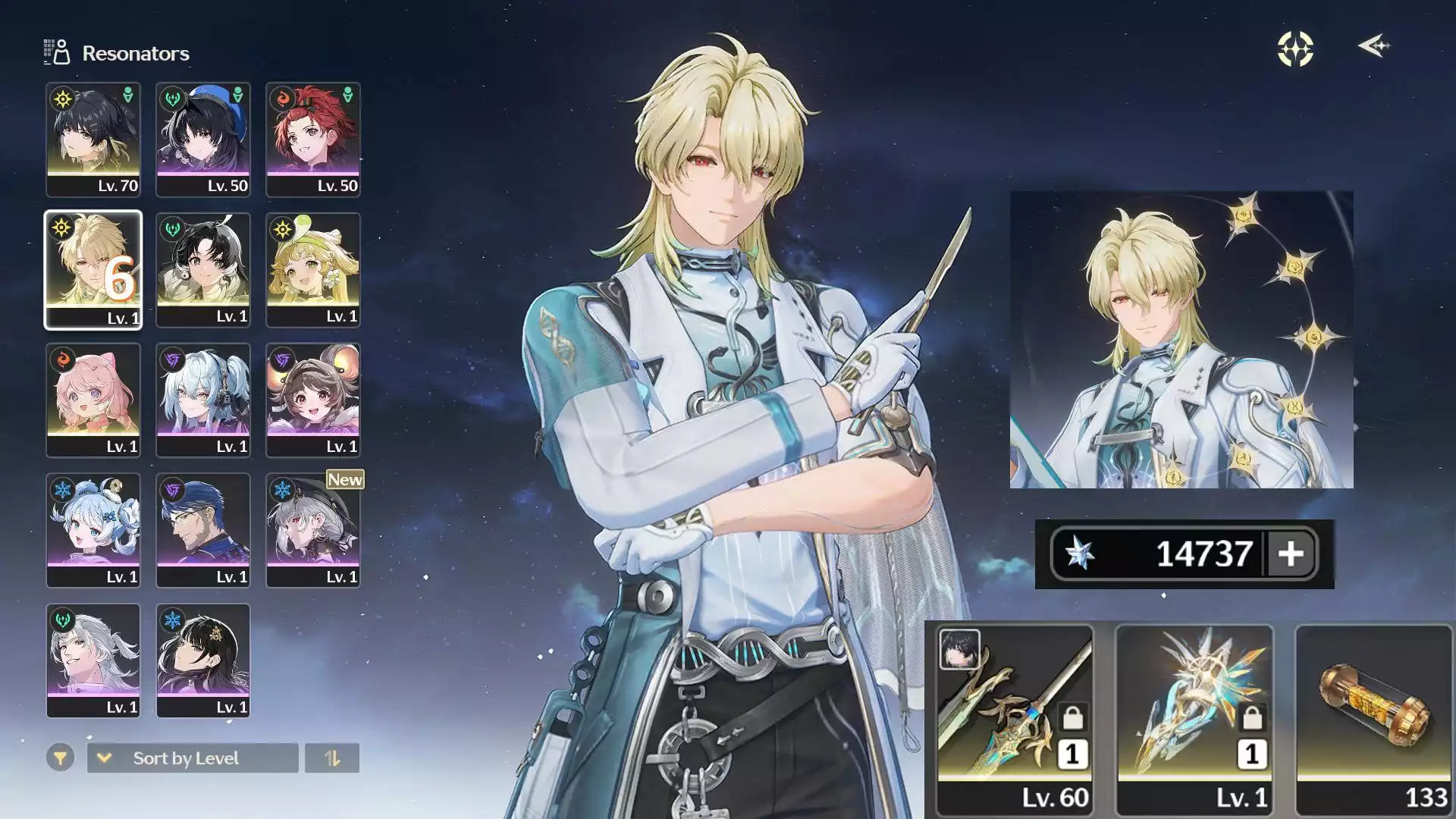Click the circular crosshair icon at top
This screenshot has width=1456, height=819.
[1295, 49]
